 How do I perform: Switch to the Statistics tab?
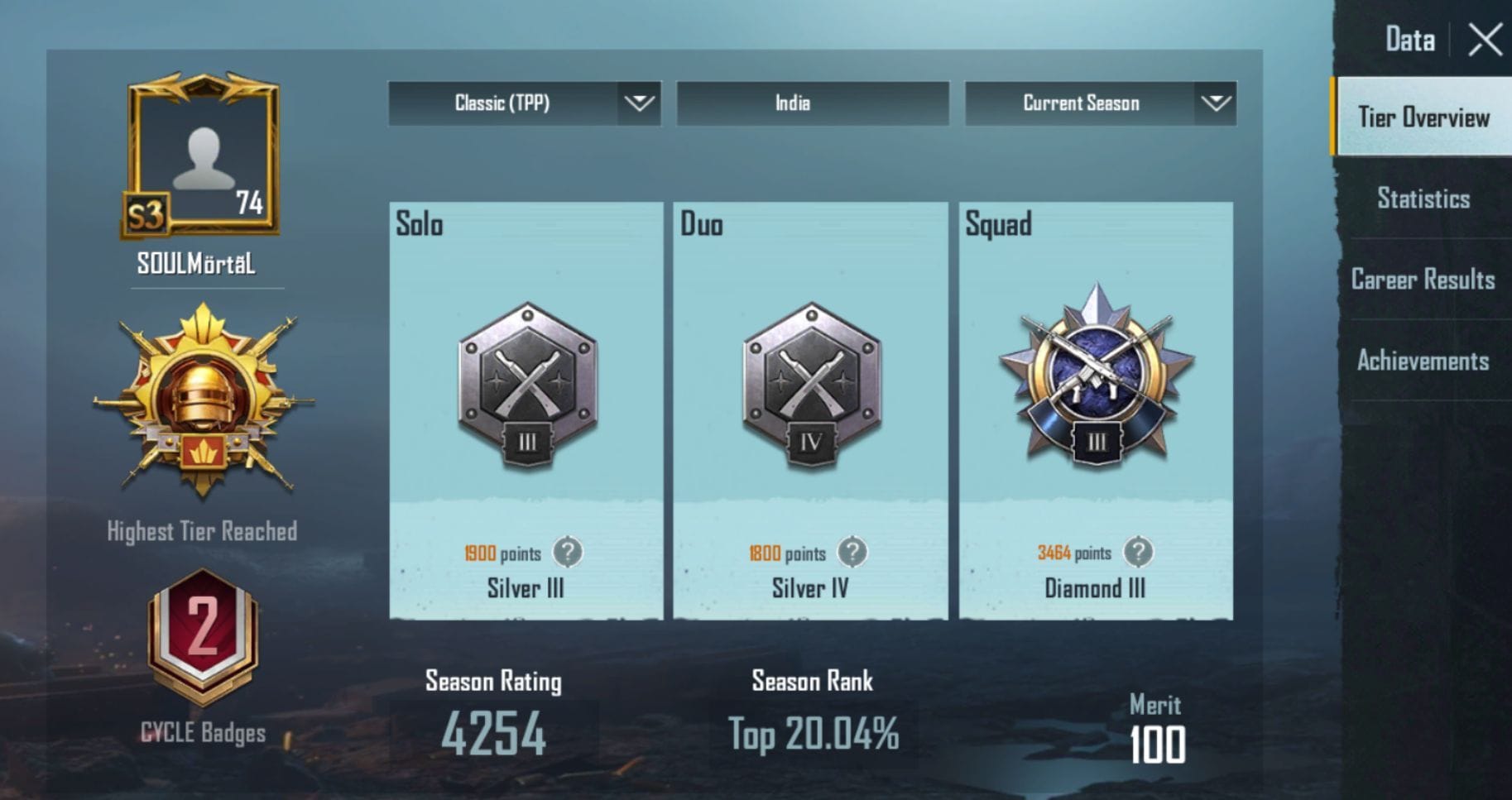[1423, 199]
